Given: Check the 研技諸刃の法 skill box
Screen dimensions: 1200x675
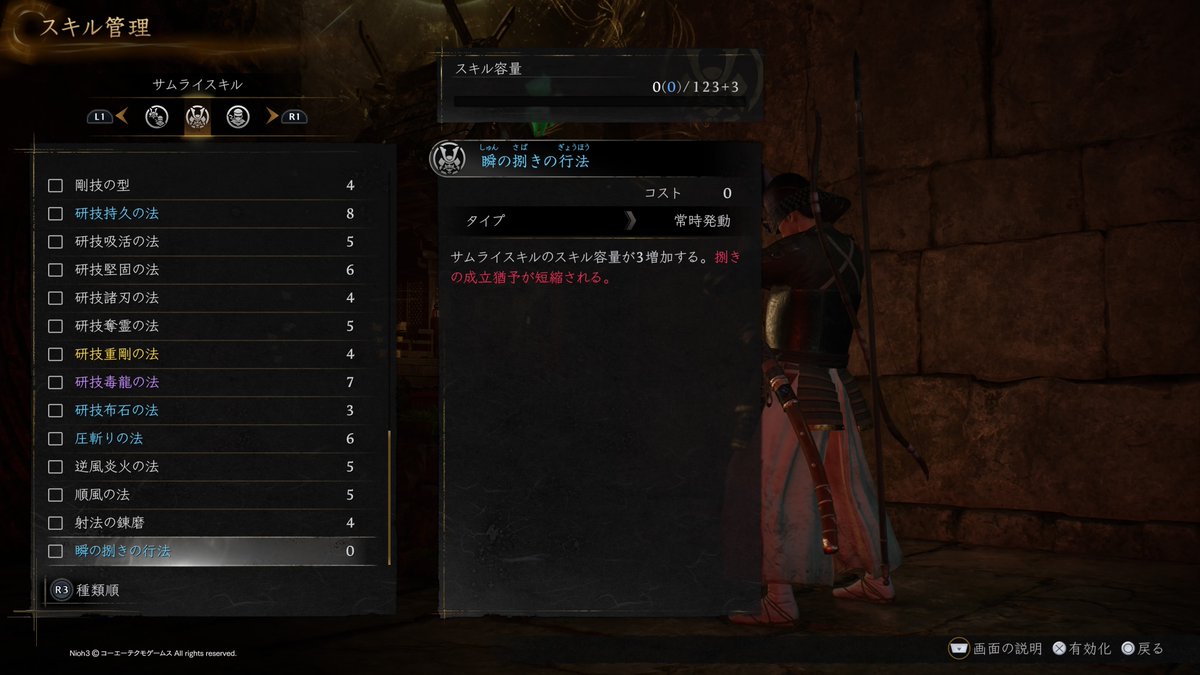Looking at the screenshot, I should click(56, 298).
